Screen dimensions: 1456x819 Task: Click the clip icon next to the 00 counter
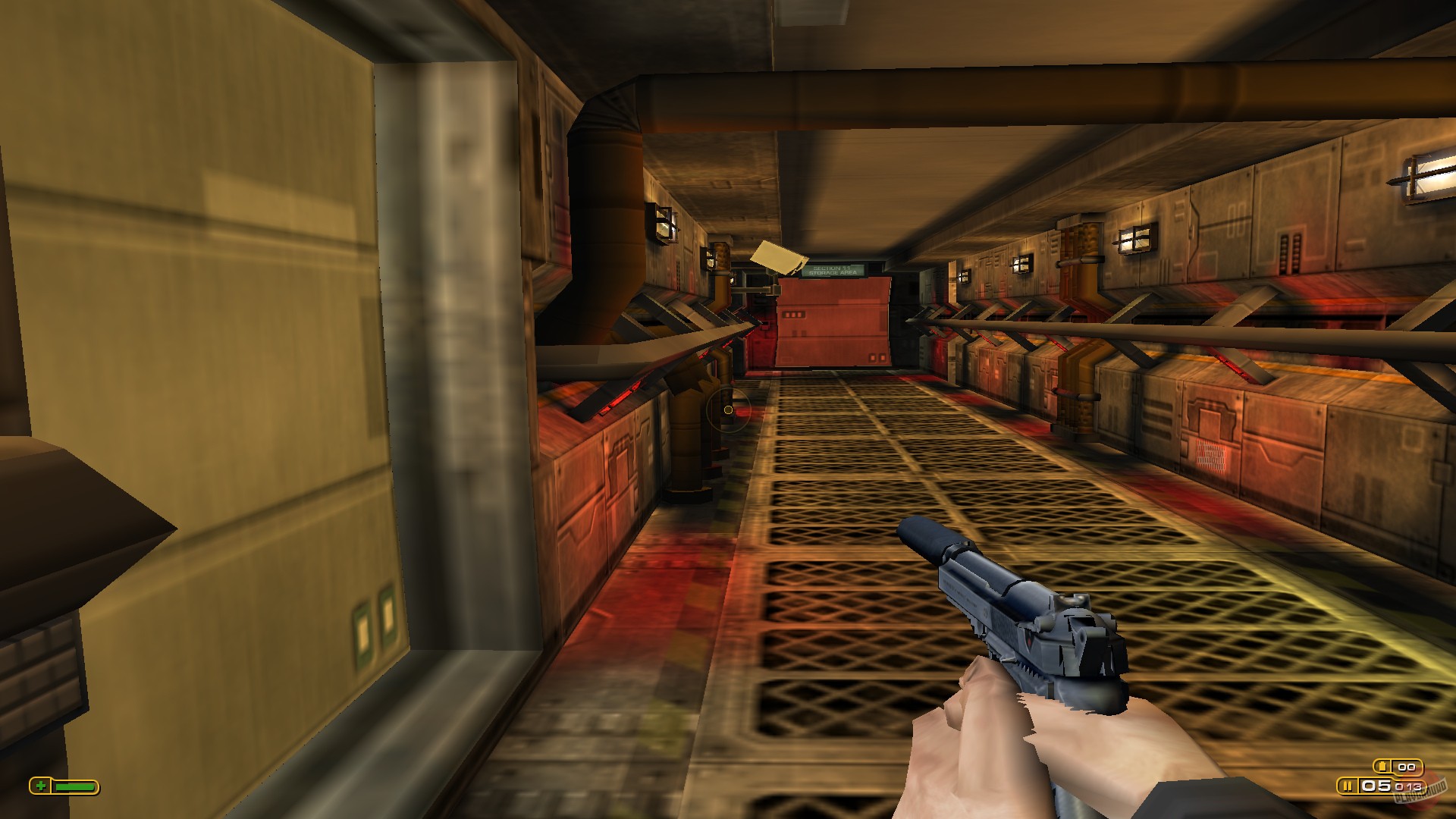click(1383, 766)
